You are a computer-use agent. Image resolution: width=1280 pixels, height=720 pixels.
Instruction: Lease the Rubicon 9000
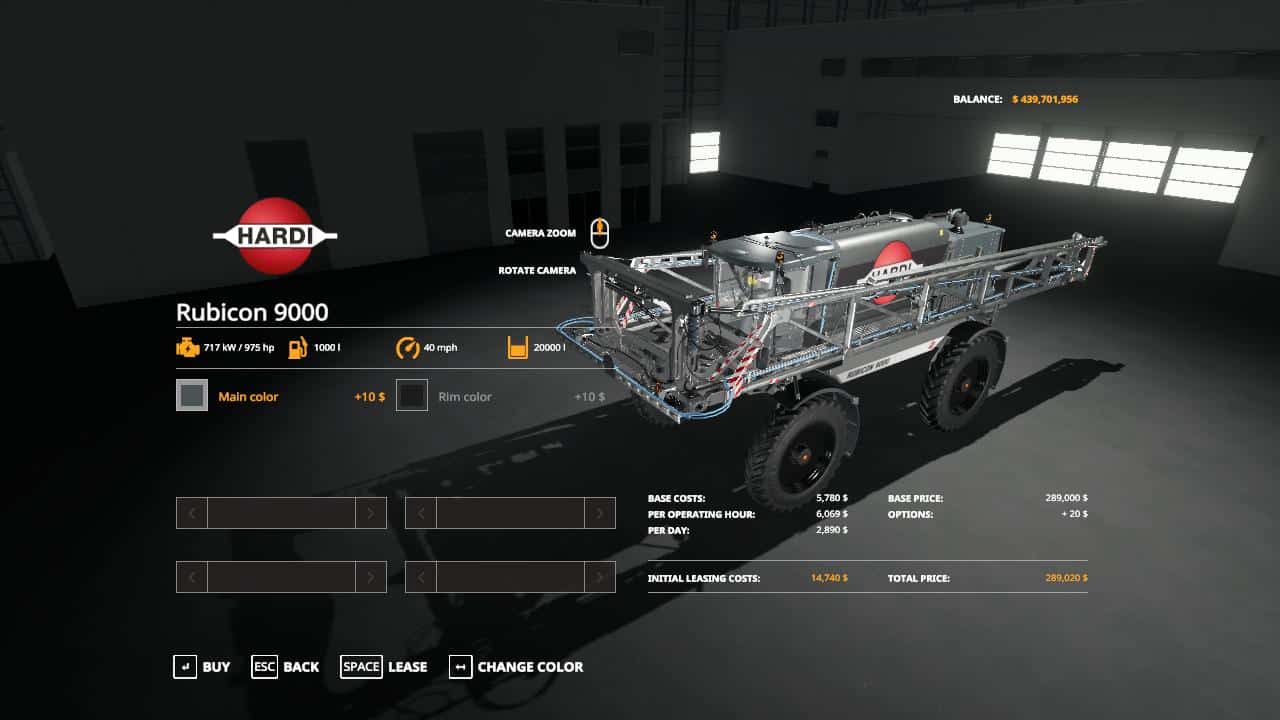(384, 667)
